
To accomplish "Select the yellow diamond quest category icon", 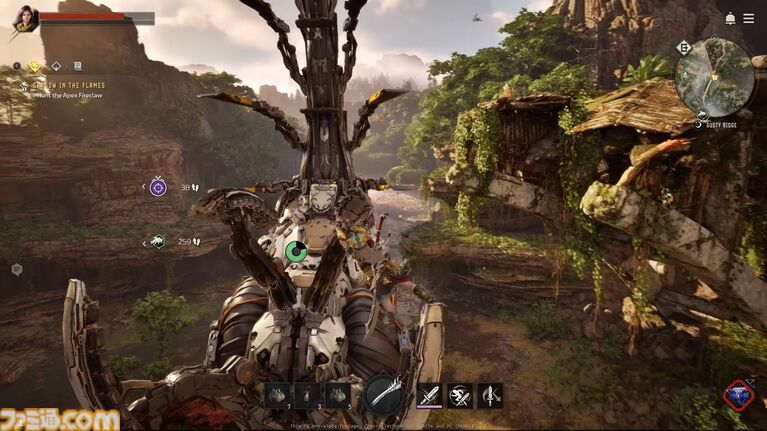I will pyautogui.click(x=36, y=67).
